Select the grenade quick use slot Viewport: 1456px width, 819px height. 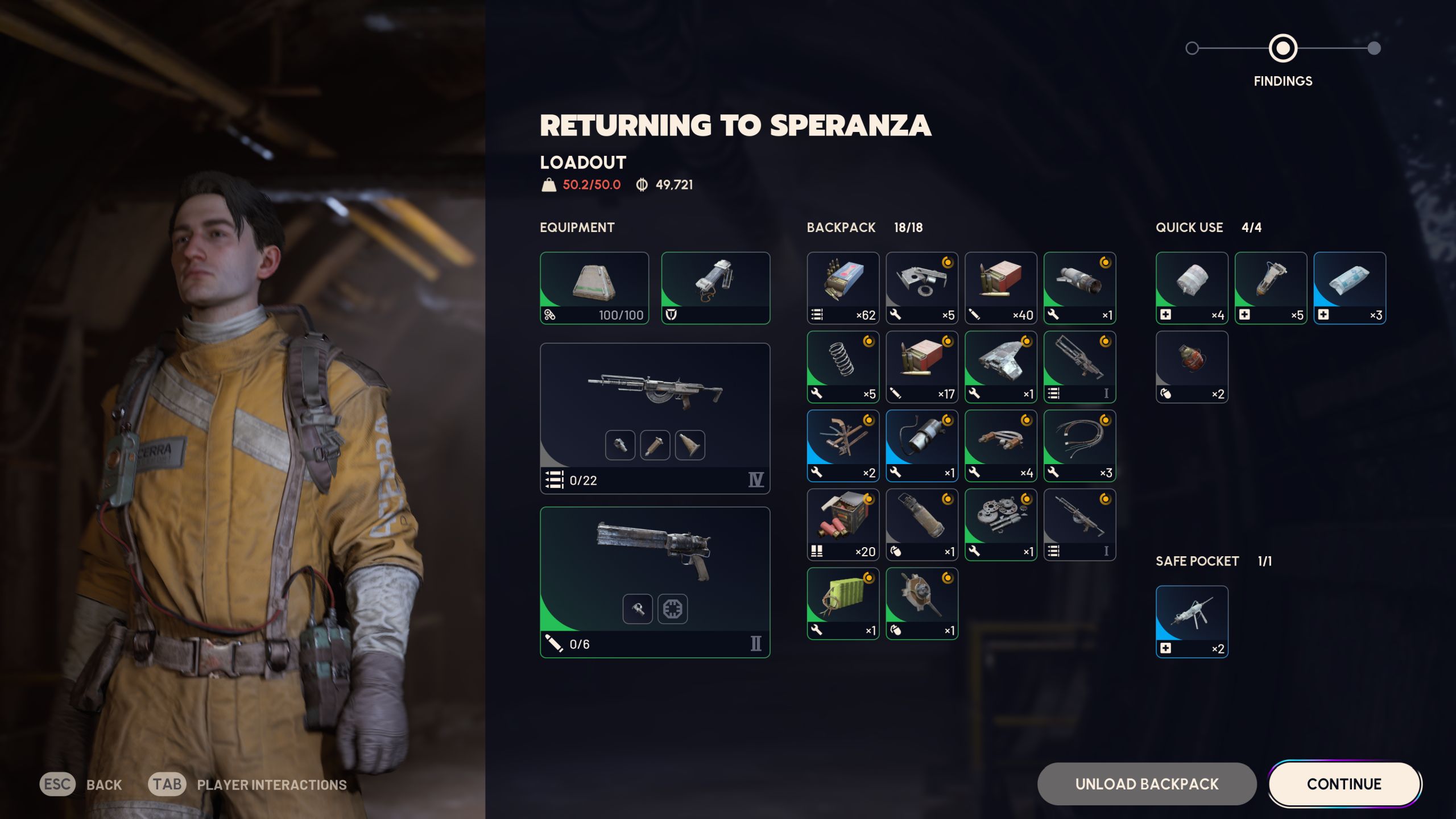1192,367
